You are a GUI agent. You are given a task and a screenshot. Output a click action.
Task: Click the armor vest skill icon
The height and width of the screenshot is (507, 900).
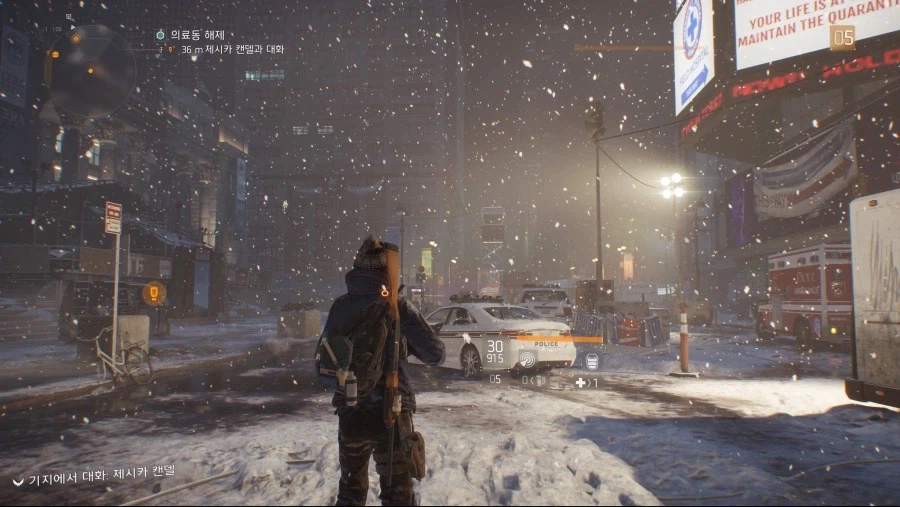592,362
